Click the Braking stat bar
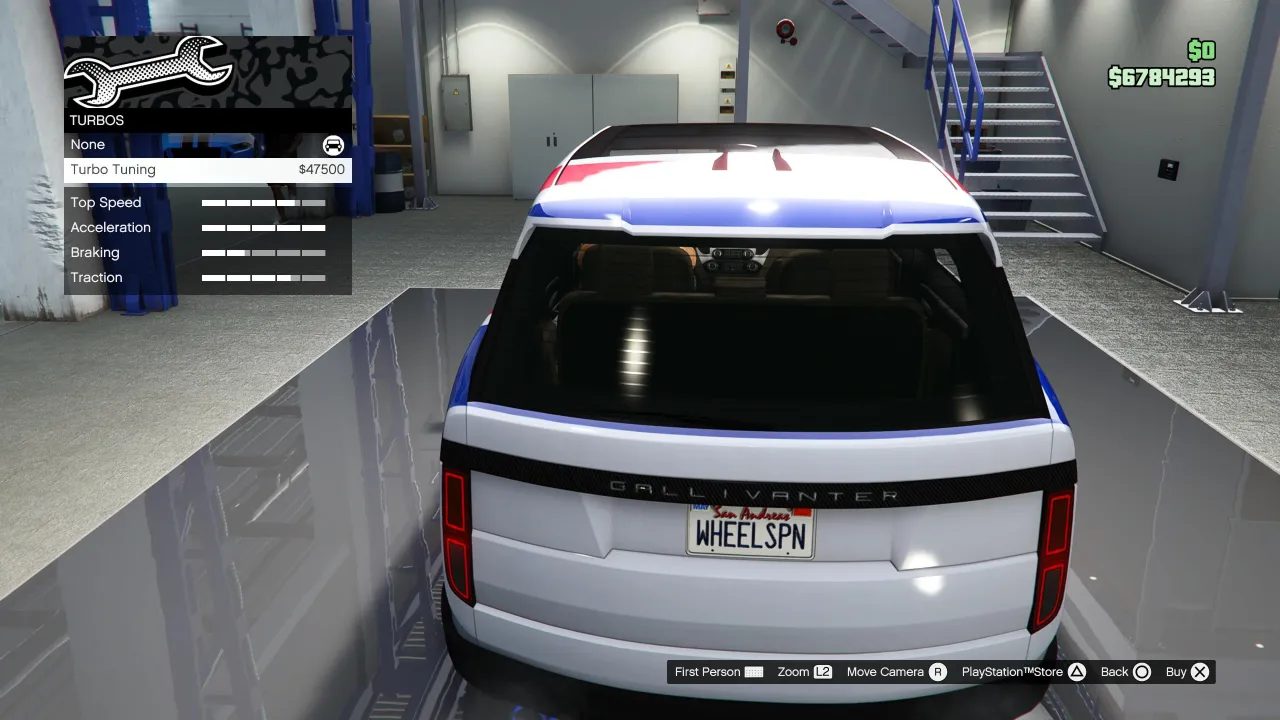This screenshot has height=720, width=1280. (263, 252)
